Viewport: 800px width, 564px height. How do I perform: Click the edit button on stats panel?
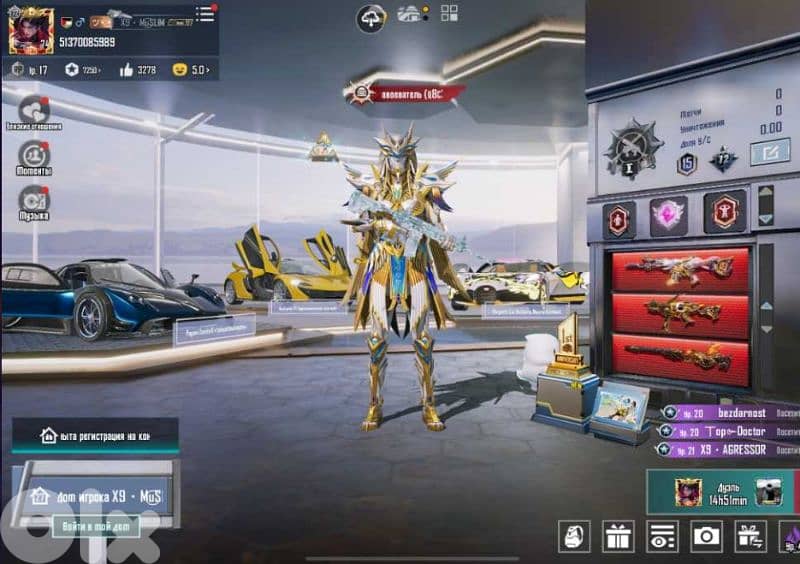click(769, 152)
